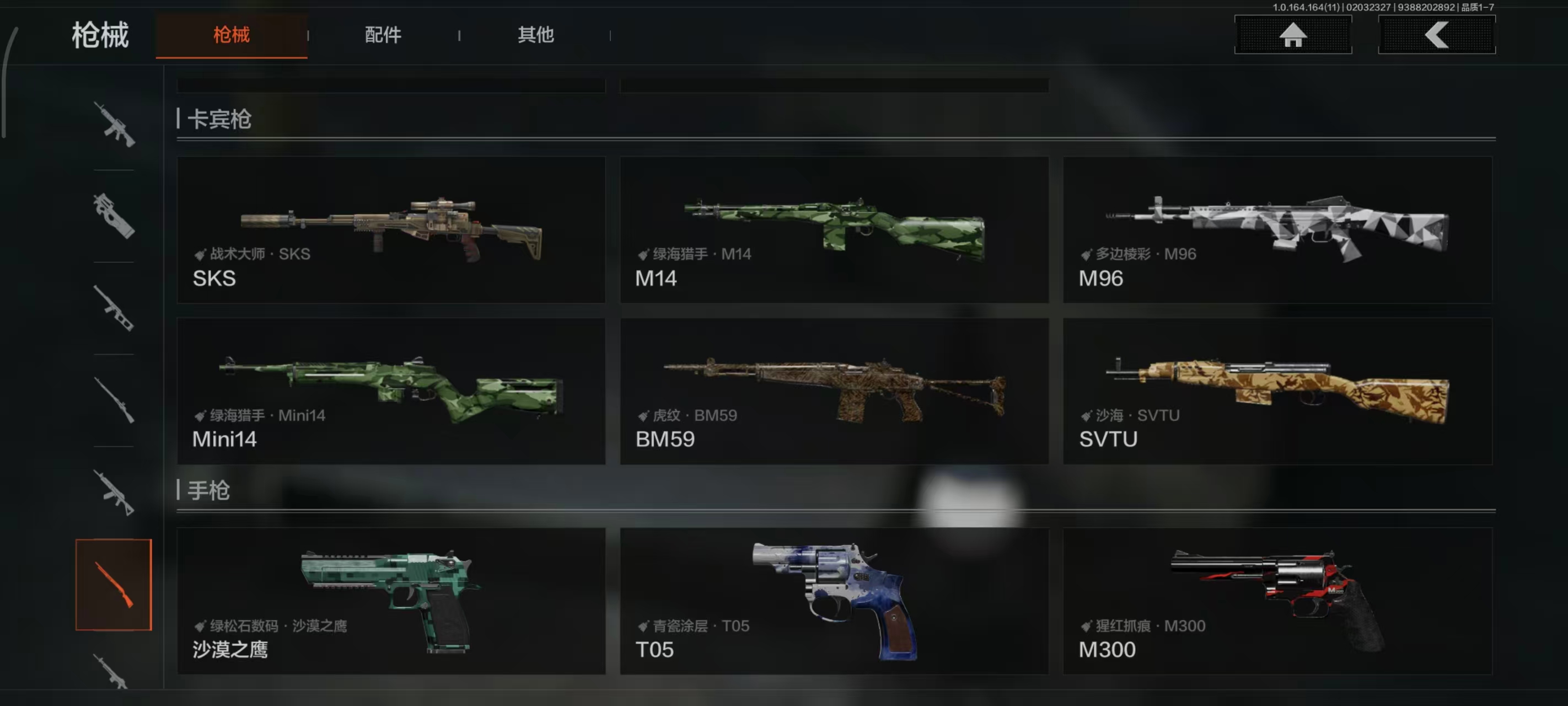Choose the SKS carbine tile
1568x706 pixels.
pyautogui.click(x=391, y=229)
